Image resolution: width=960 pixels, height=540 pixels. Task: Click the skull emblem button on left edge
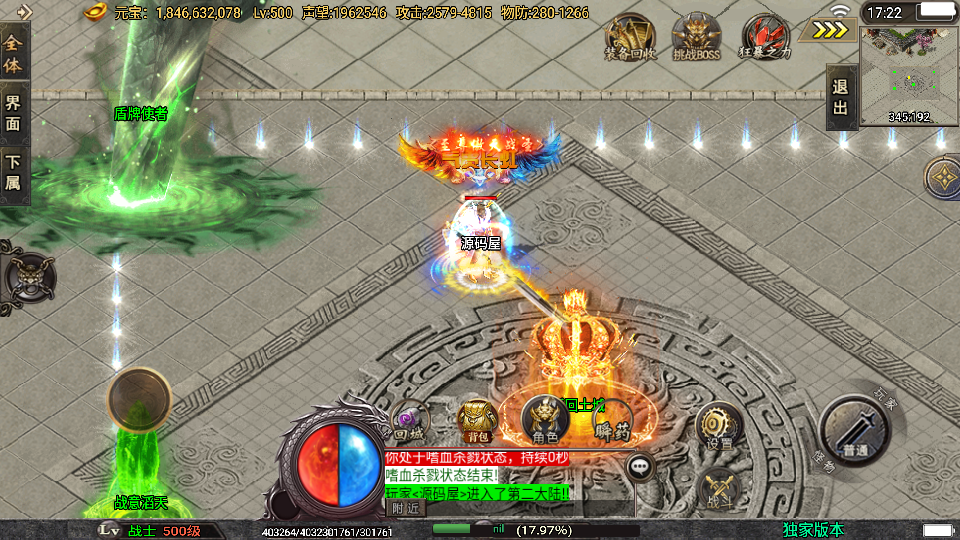pyautogui.click(x=26, y=275)
